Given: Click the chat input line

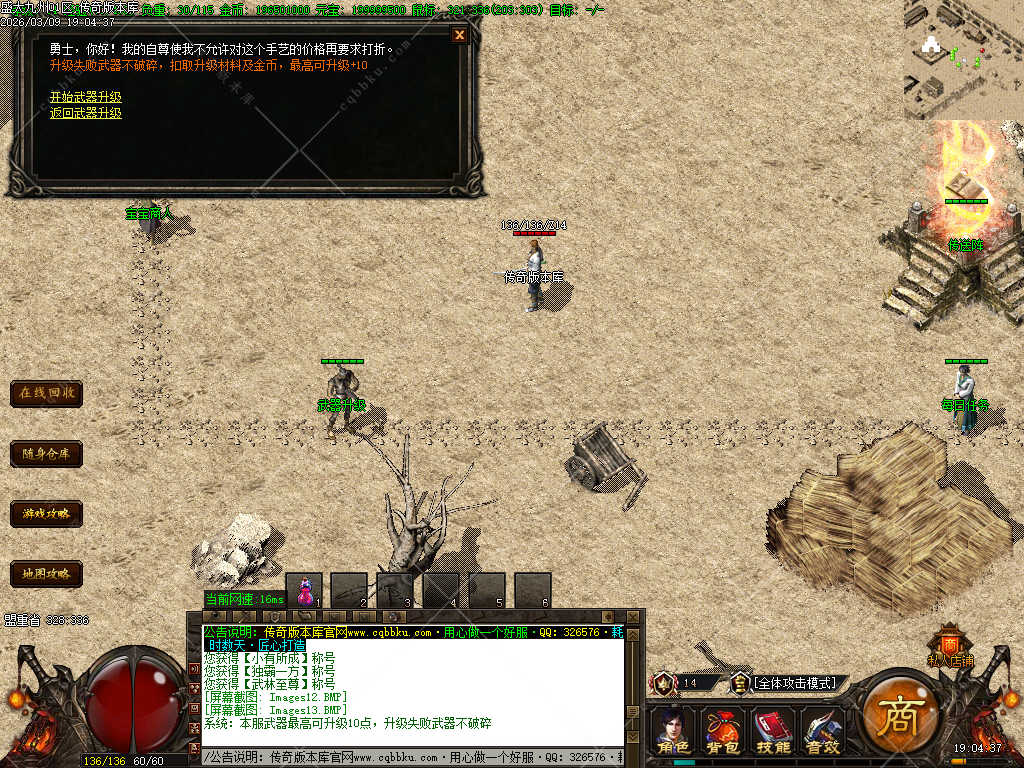Looking at the screenshot, I should 410,757.
